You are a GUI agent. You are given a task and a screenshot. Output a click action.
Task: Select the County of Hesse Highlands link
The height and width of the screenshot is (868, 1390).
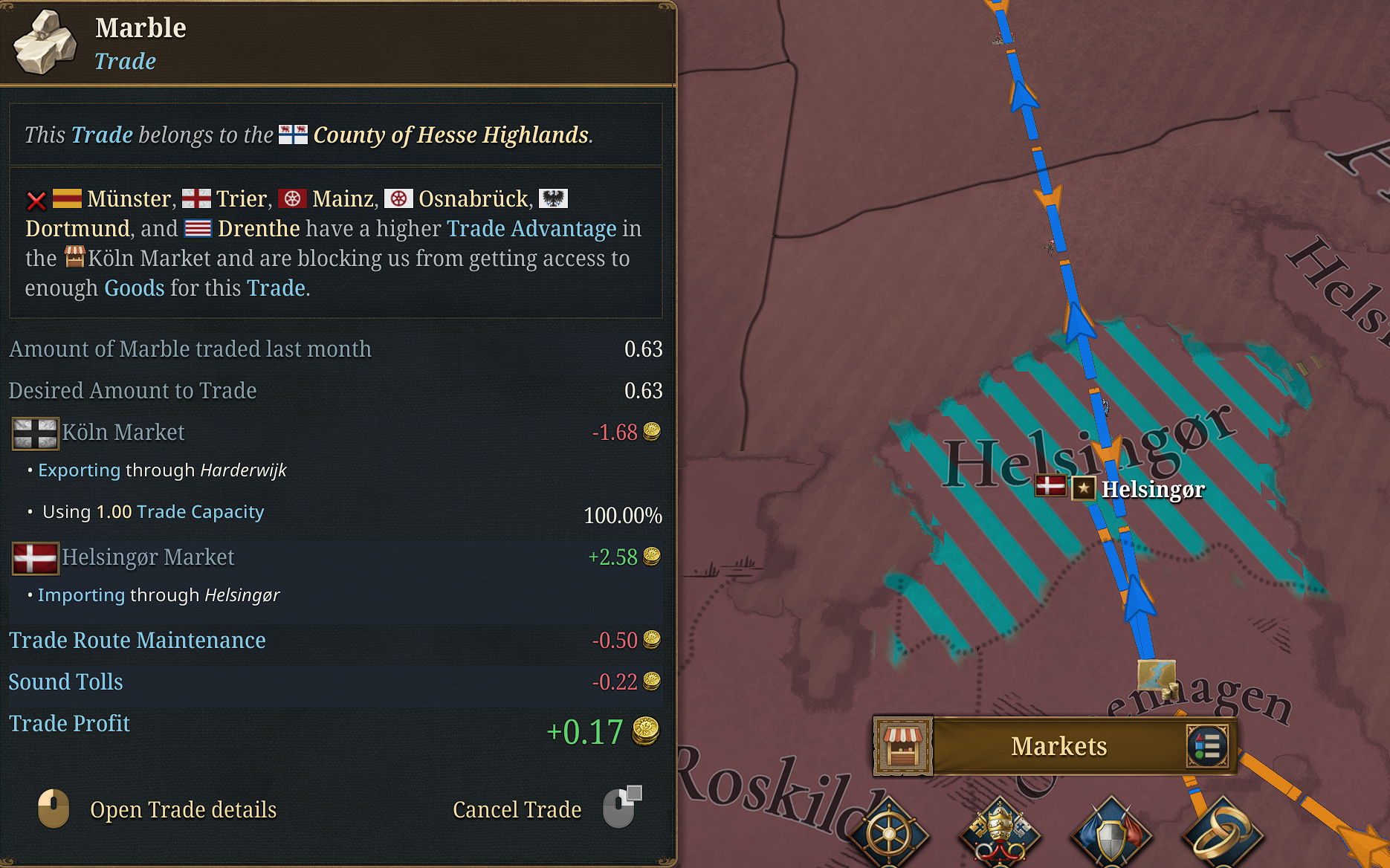pyautogui.click(x=450, y=135)
